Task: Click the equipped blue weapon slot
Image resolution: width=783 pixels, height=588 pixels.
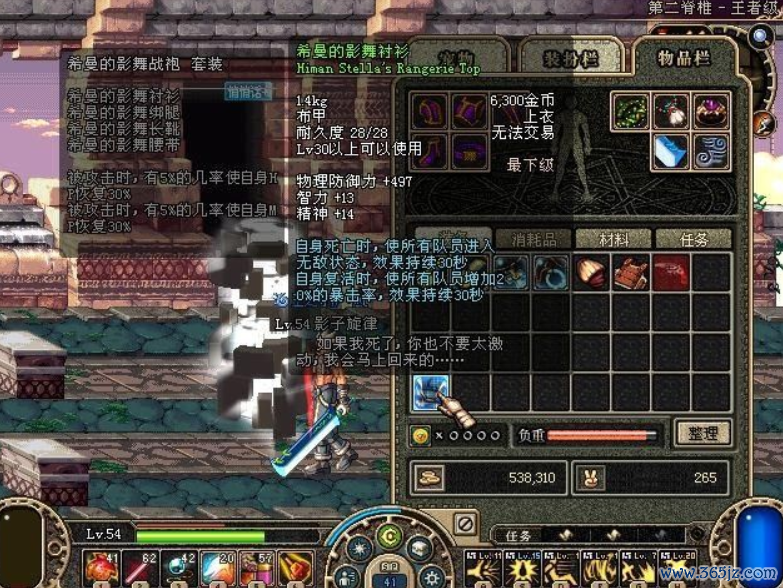Action: coord(672,152)
